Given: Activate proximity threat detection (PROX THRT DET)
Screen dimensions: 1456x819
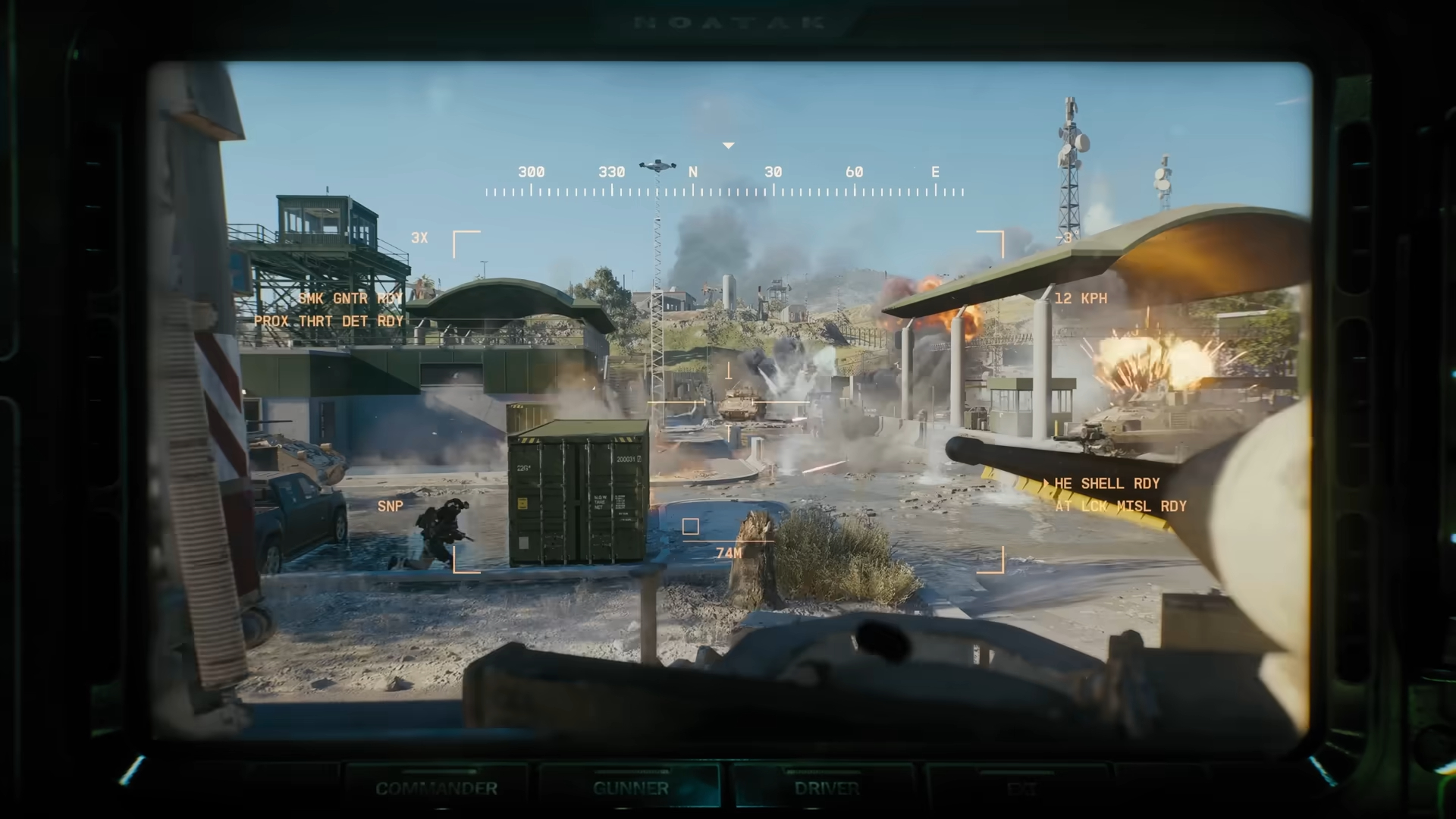Looking at the screenshot, I should [328, 321].
